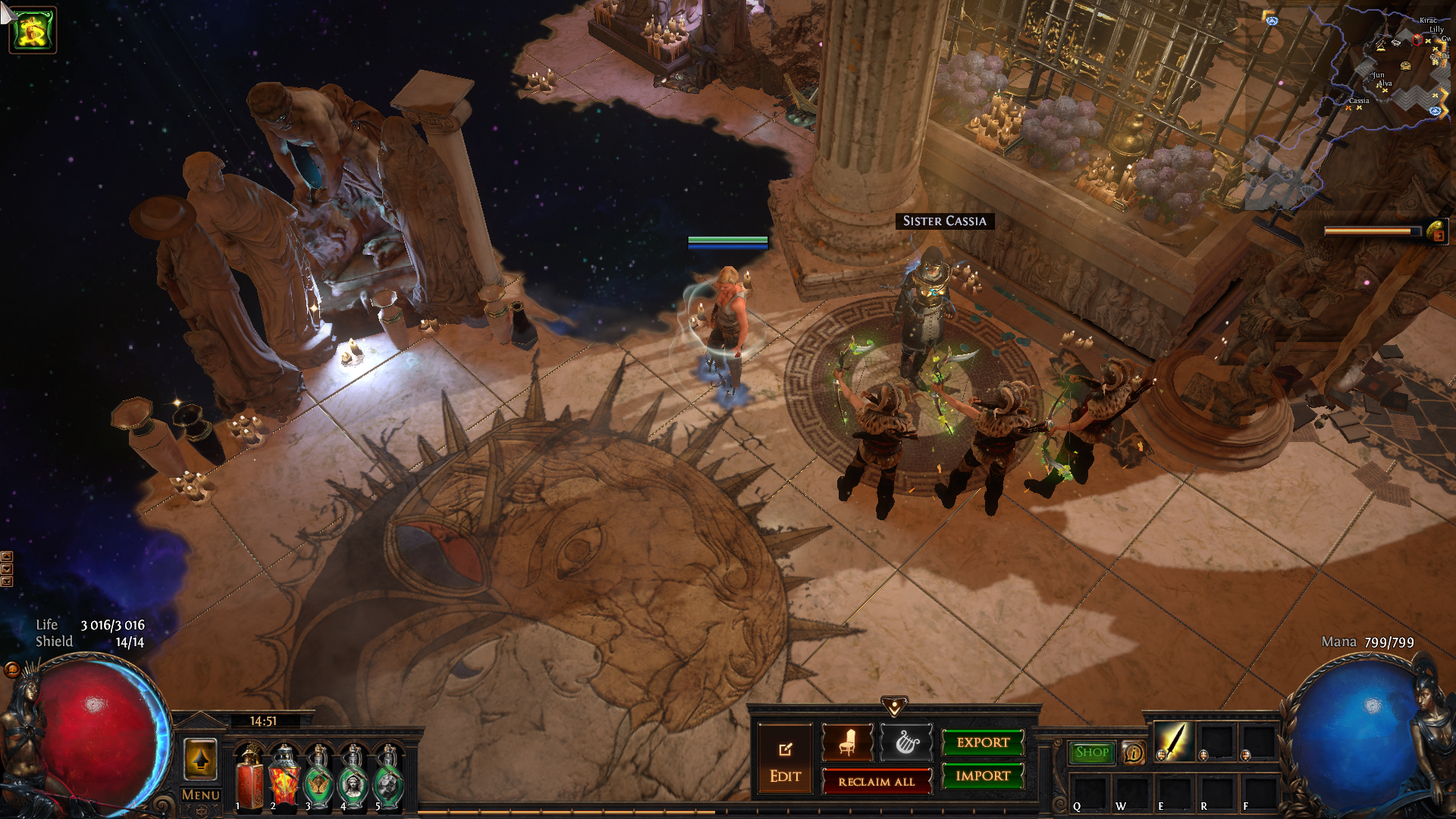
Task: Use the green winged-emblem flask in slot 3
Action: click(318, 776)
